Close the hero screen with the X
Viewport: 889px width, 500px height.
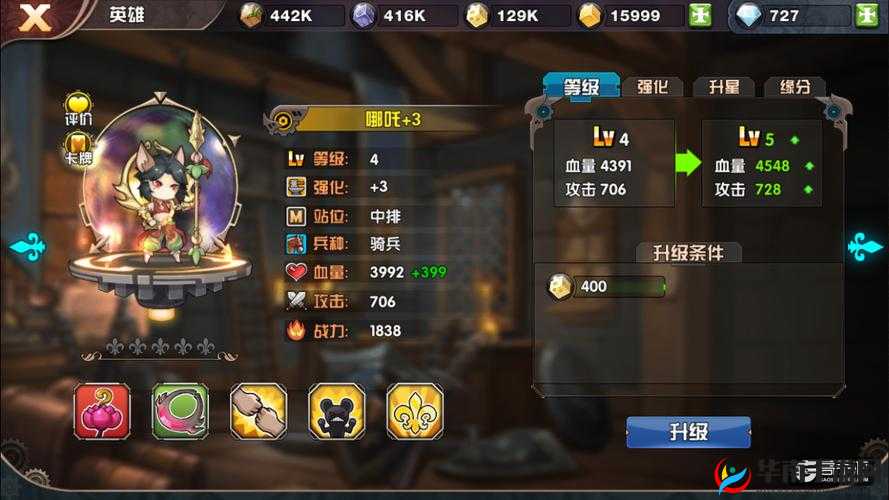coord(36,17)
